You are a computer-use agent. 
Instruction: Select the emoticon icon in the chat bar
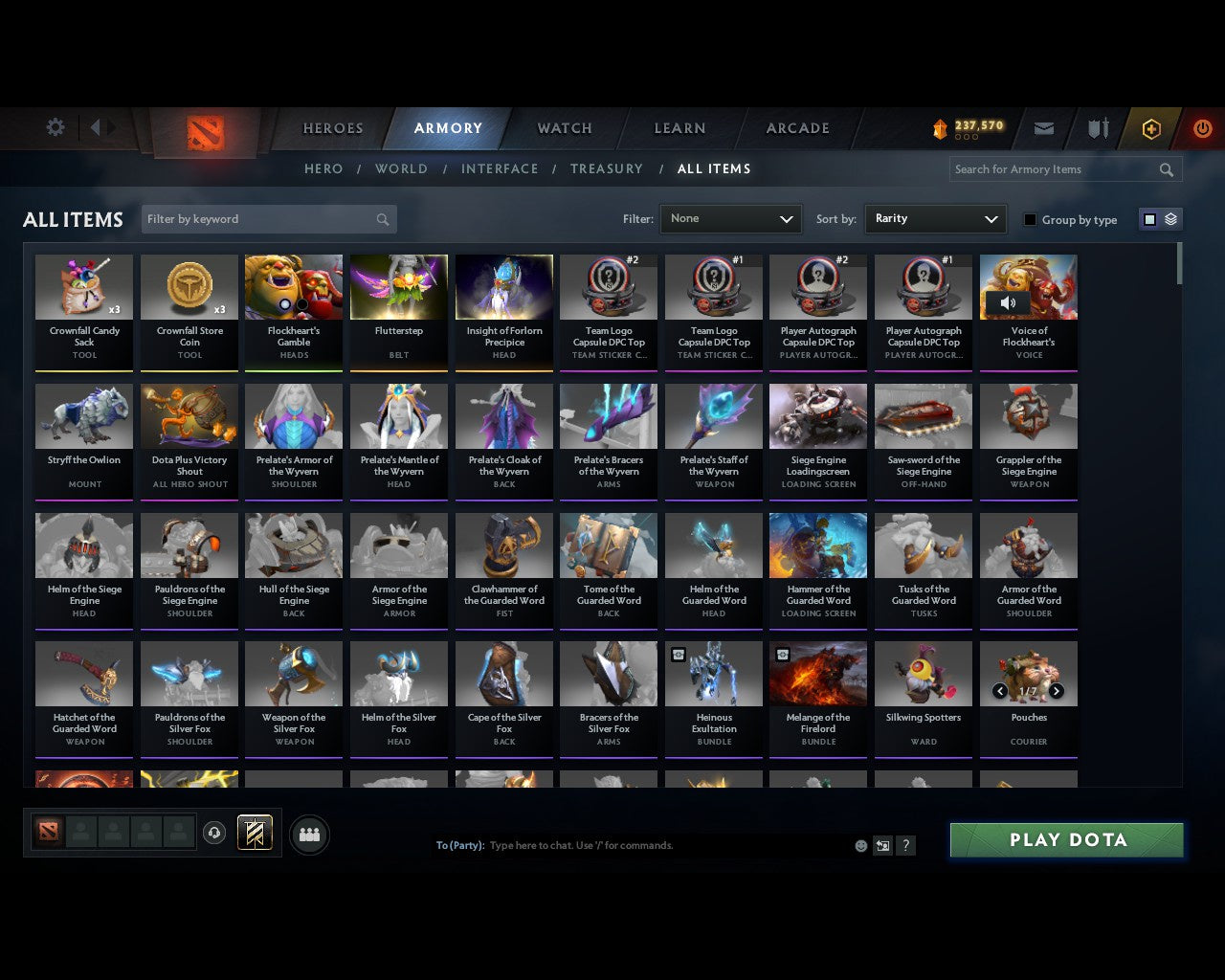[860, 846]
